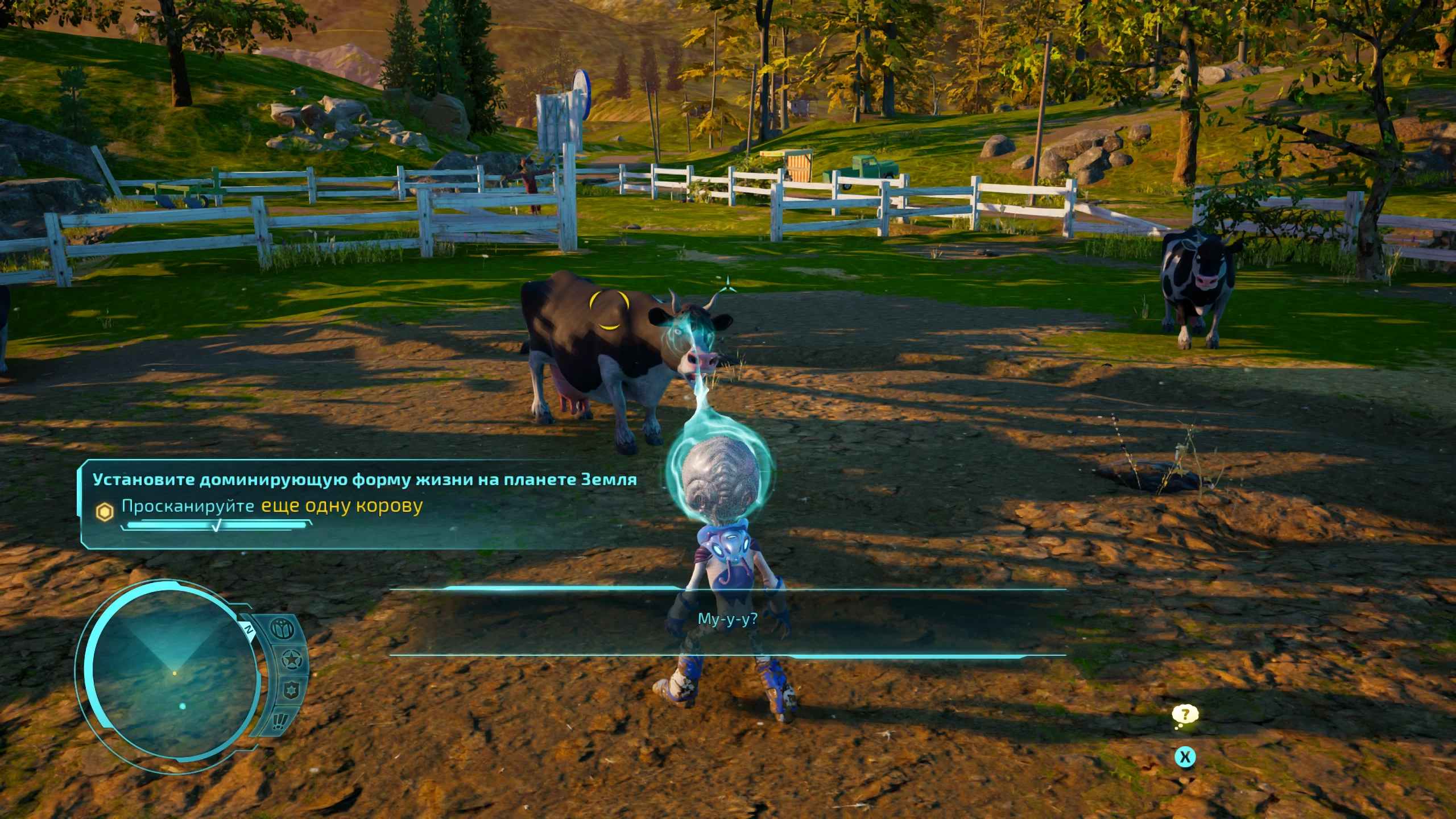Click the objective hexagon marker
Viewport: 1456px width, 819px height.
coord(105,512)
